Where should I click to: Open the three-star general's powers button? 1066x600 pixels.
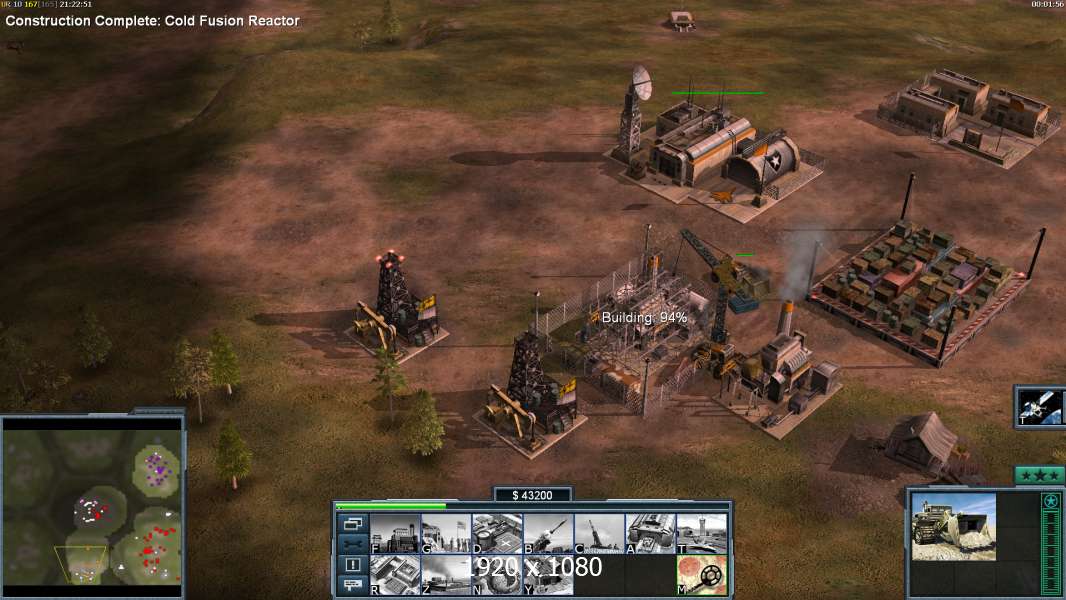click(1039, 475)
